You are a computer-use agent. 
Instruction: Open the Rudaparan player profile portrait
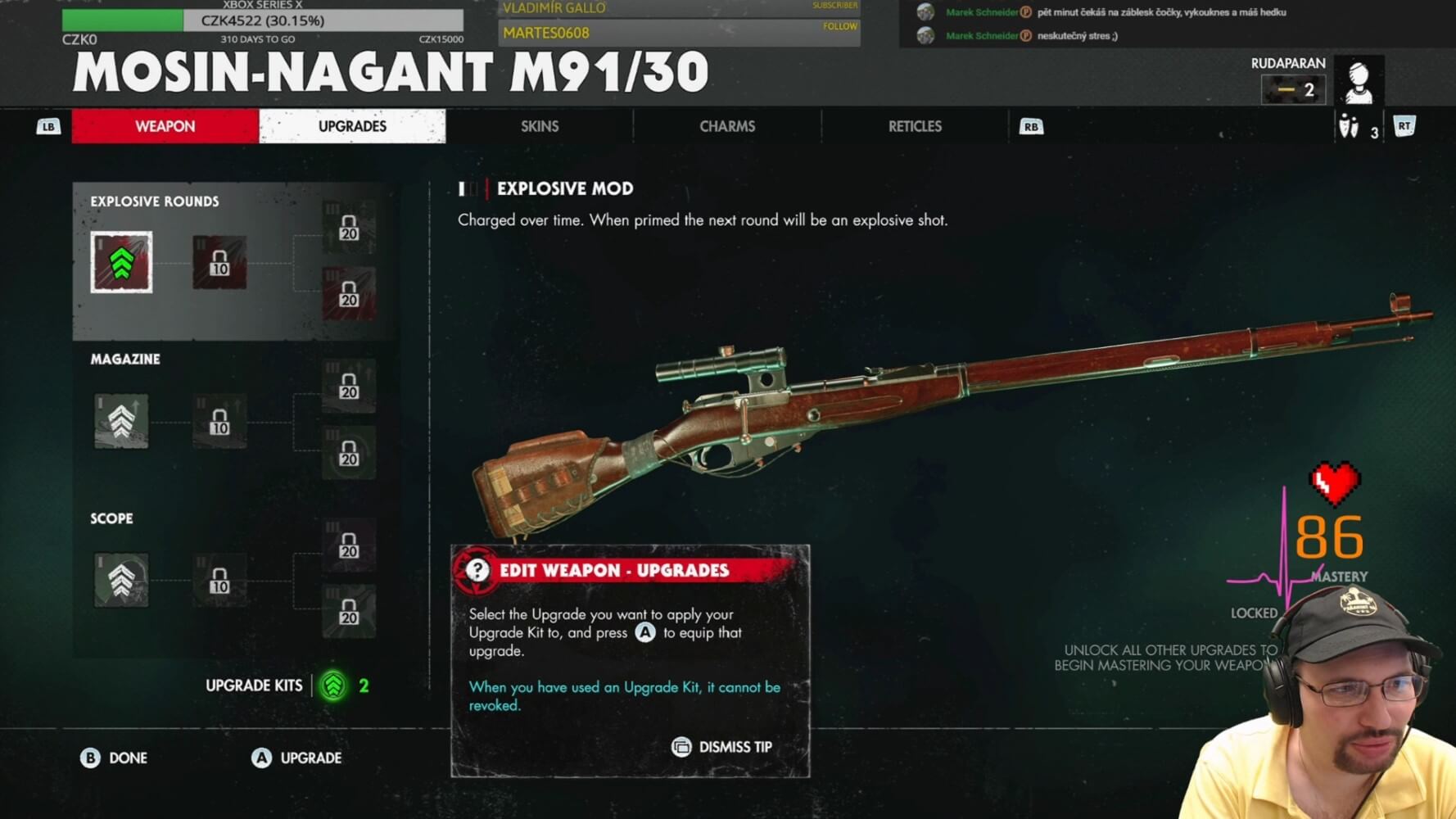(1359, 80)
